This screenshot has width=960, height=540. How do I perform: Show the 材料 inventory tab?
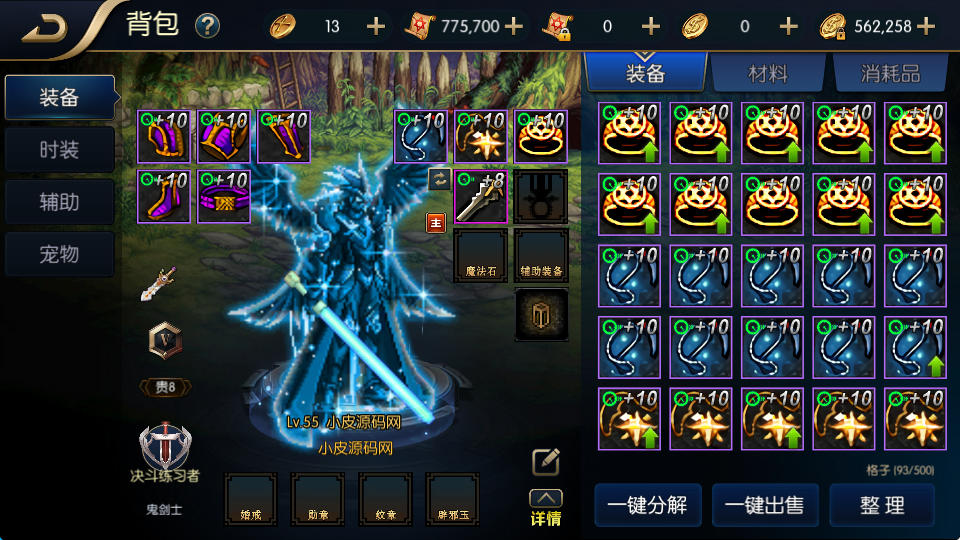pos(768,73)
